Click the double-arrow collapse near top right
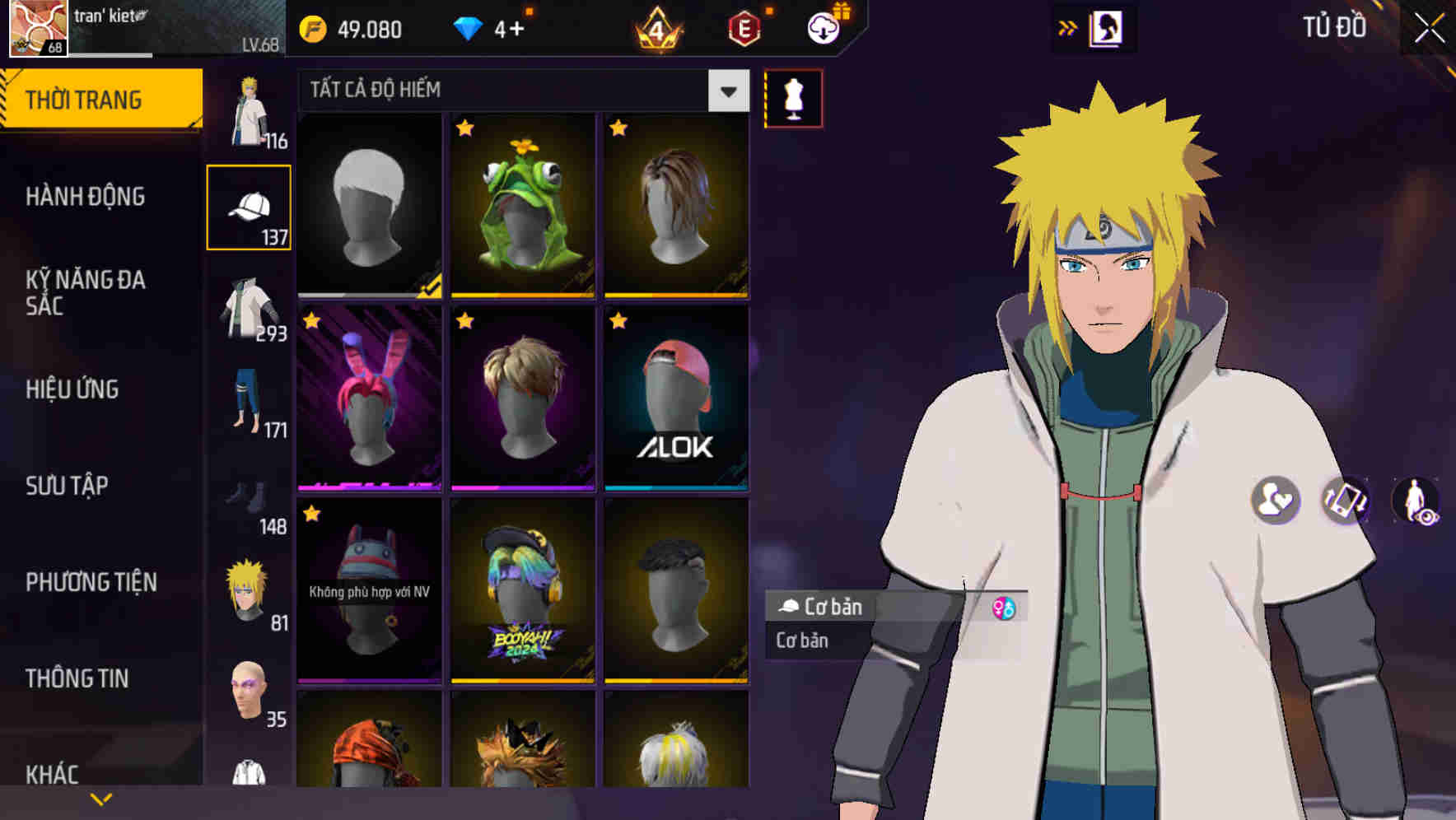Image resolution: width=1456 pixels, height=820 pixels. click(x=1067, y=27)
